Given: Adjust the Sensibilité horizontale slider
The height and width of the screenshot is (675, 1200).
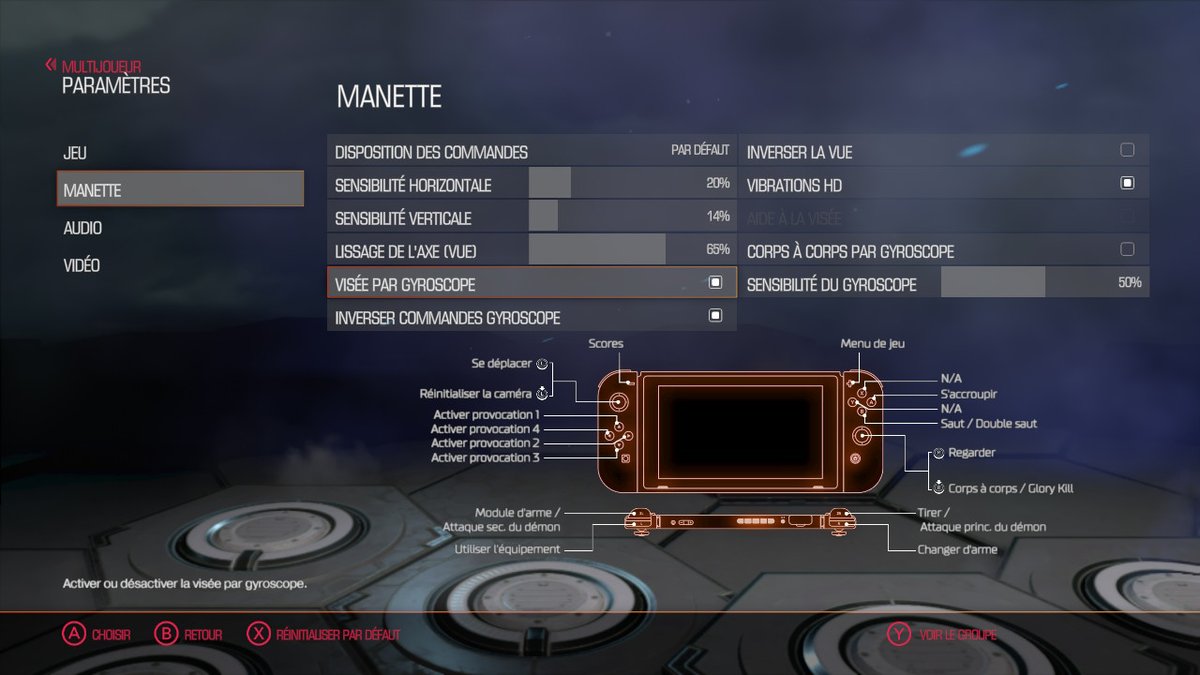Looking at the screenshot, I should tap(630, 185).
